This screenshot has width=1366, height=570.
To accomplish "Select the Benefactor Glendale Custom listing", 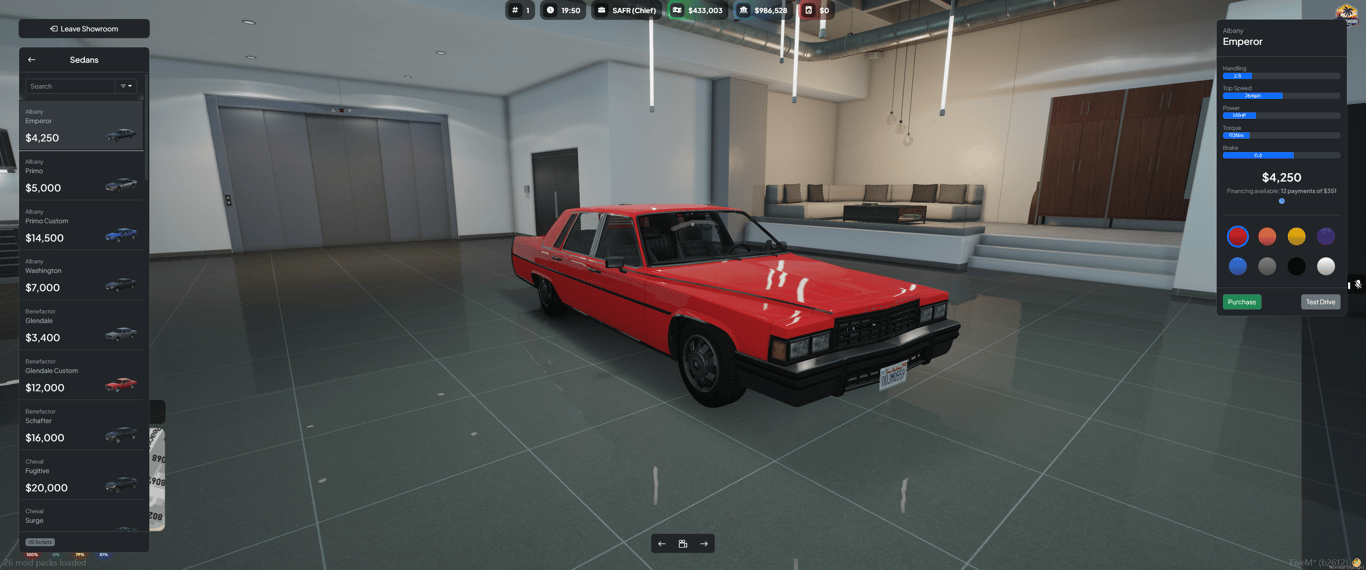I will [x=81, y=375].
